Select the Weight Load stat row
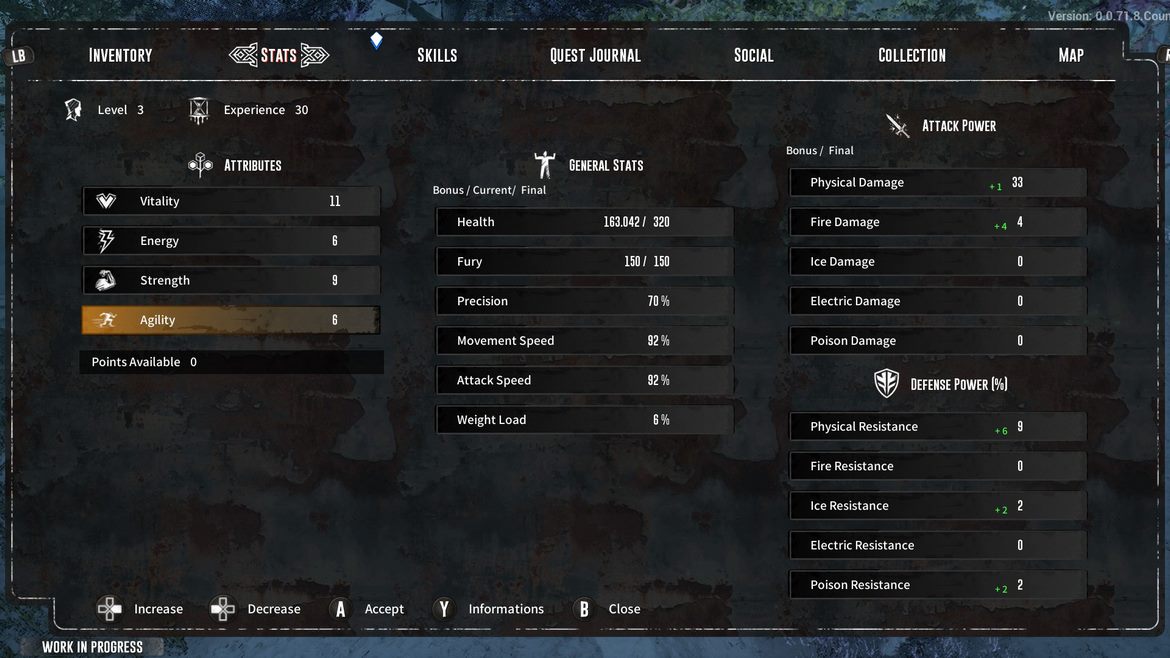1170x658 pixels. 584,420
